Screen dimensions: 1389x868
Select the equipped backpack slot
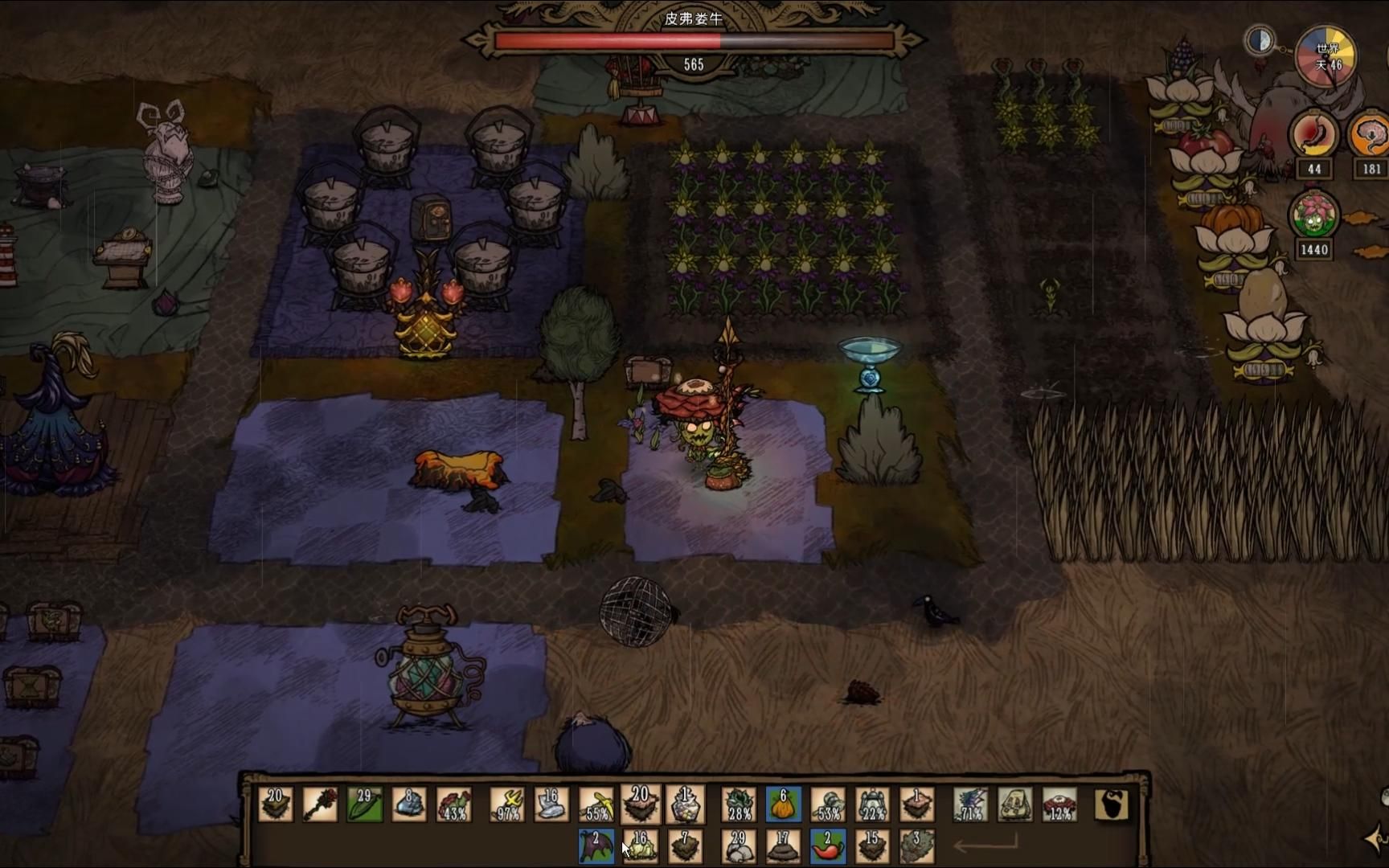[x=1015, y=805]
